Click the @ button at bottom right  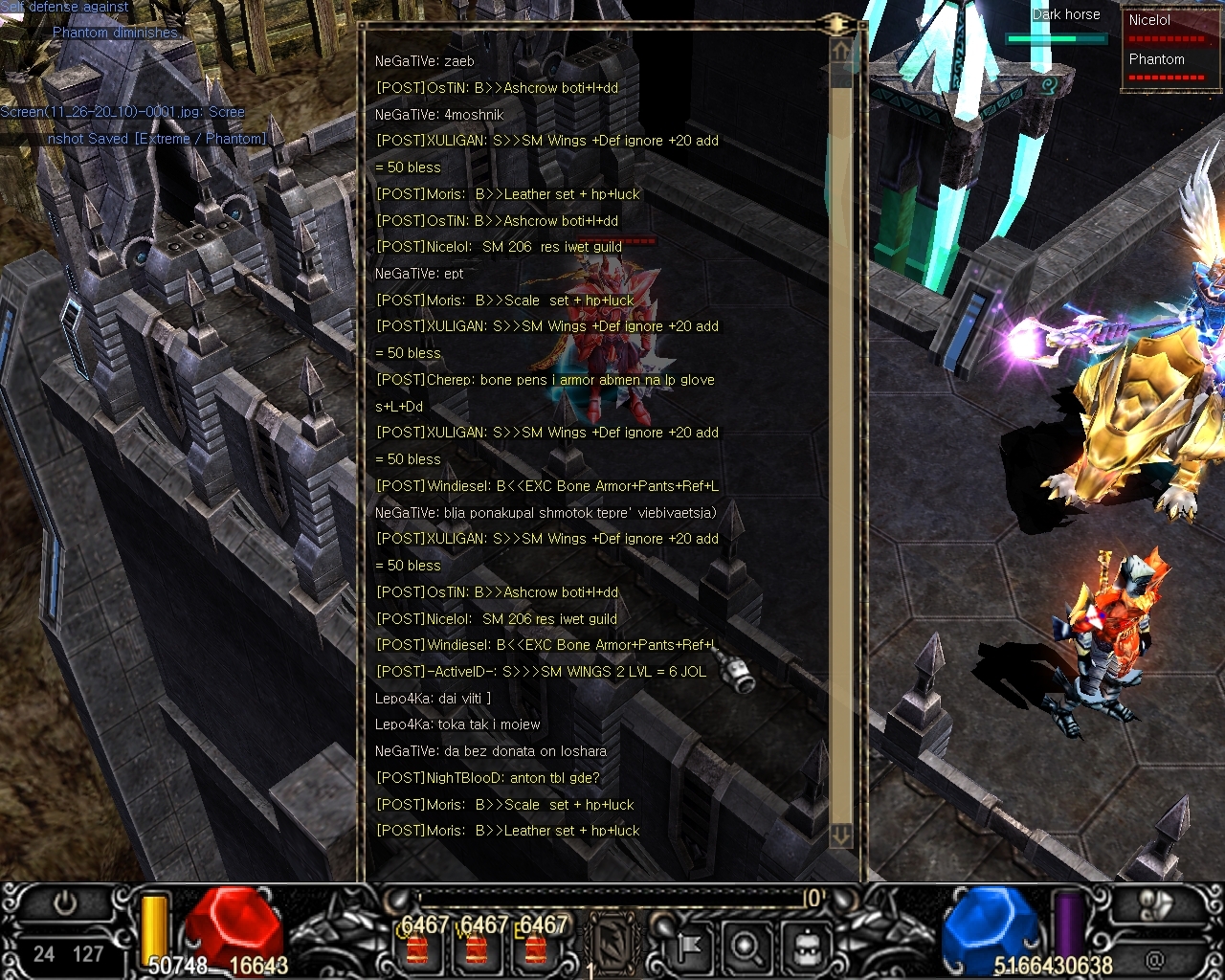(x=1154, y=958)
